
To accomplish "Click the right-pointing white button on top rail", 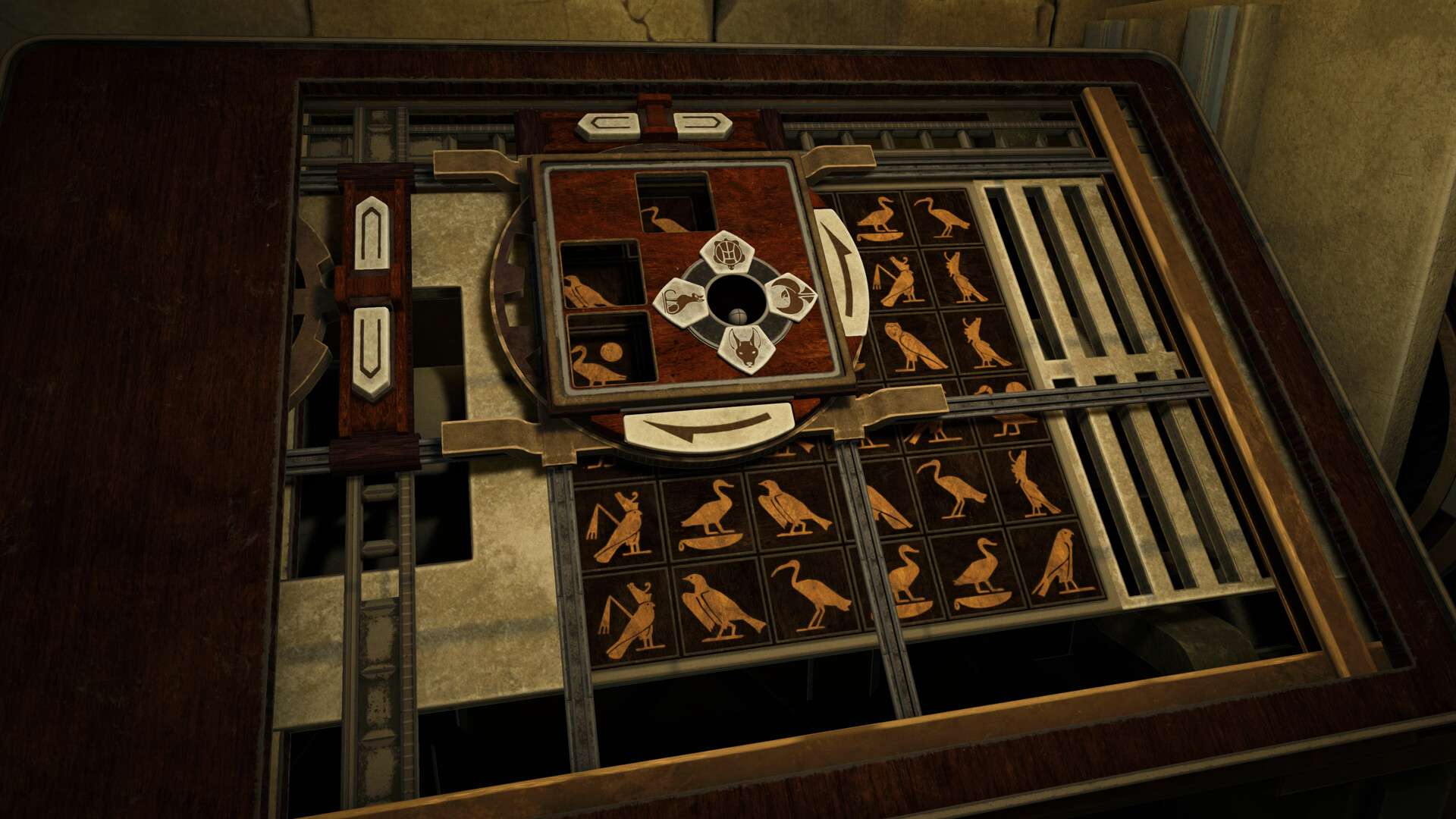I will coord(701,125).
